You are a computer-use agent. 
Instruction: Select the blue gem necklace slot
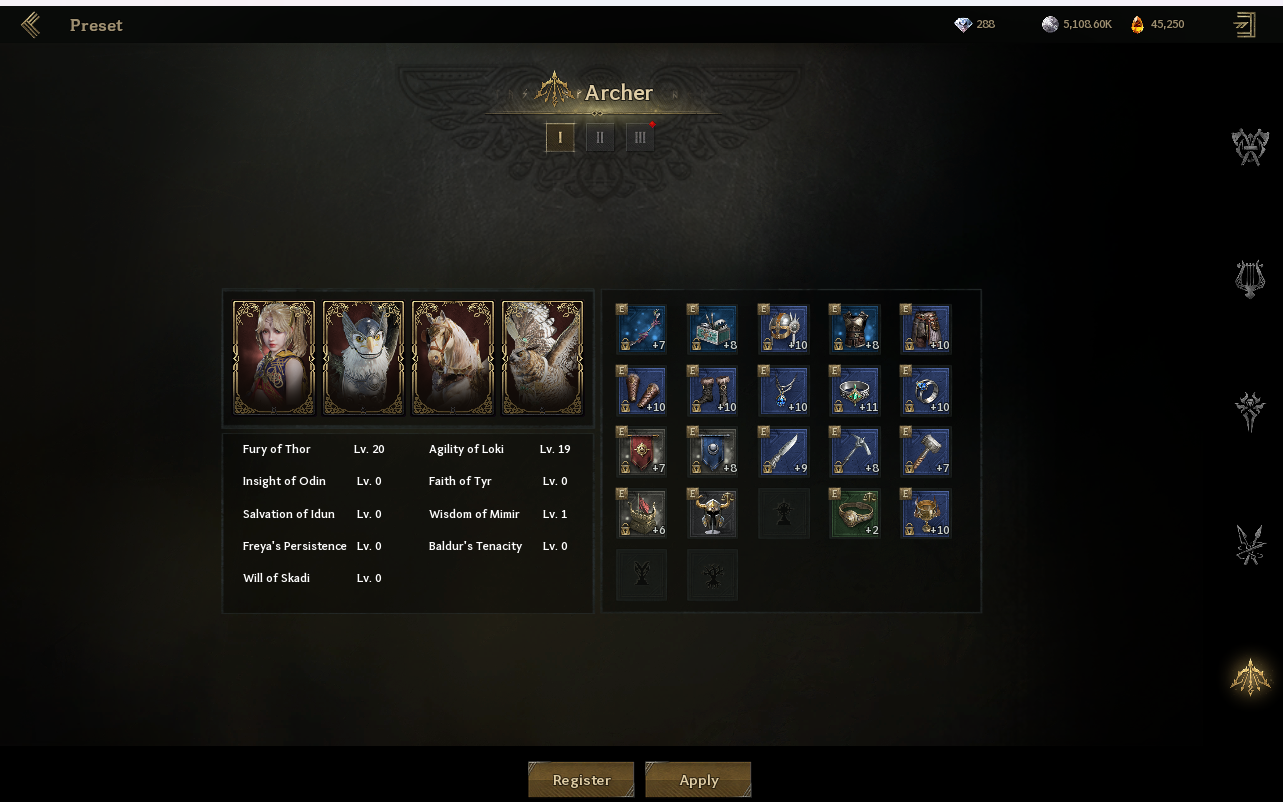click(x=784, y=390)
